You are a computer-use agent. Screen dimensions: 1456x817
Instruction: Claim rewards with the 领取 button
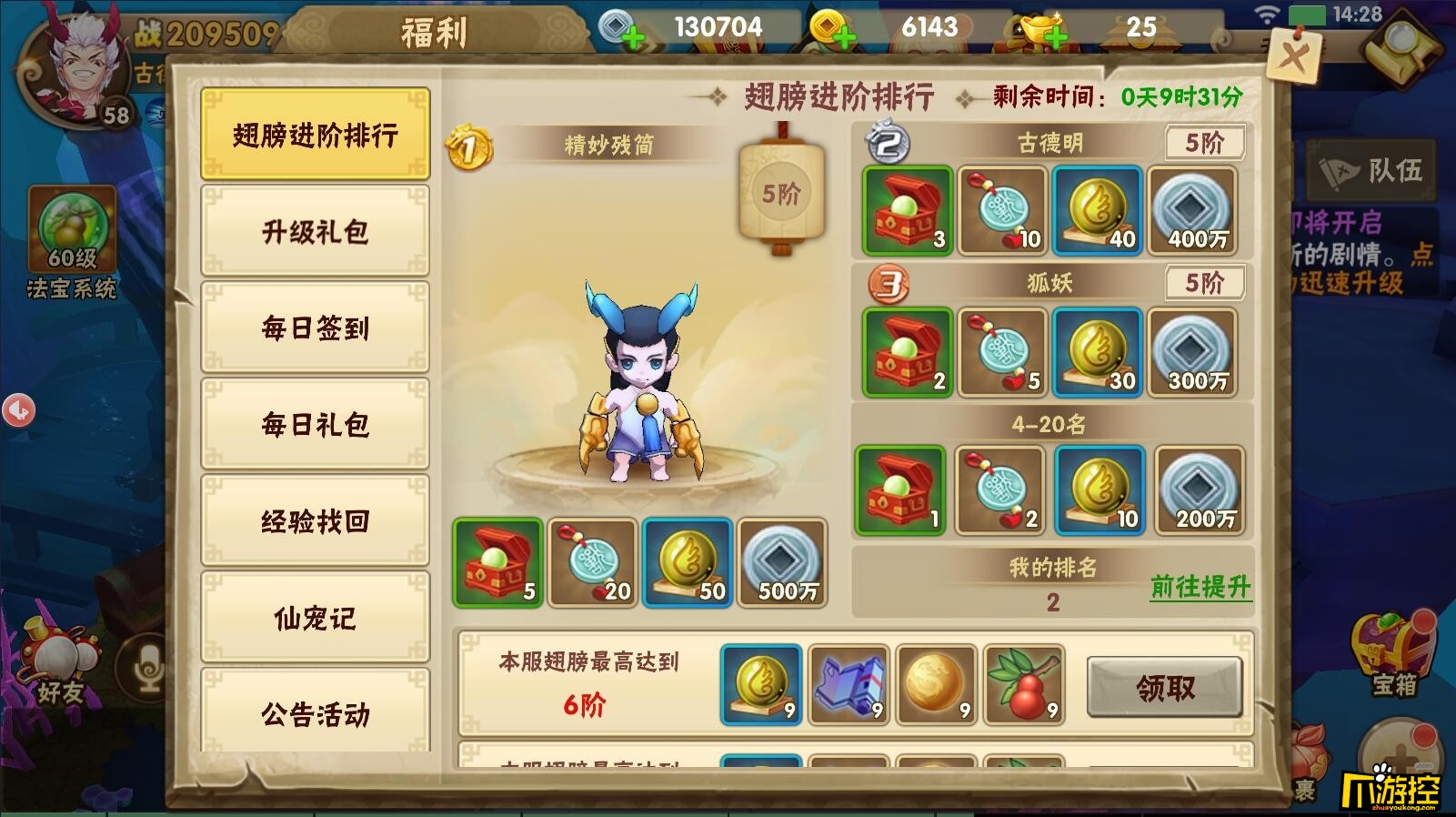coord(1167,690)
